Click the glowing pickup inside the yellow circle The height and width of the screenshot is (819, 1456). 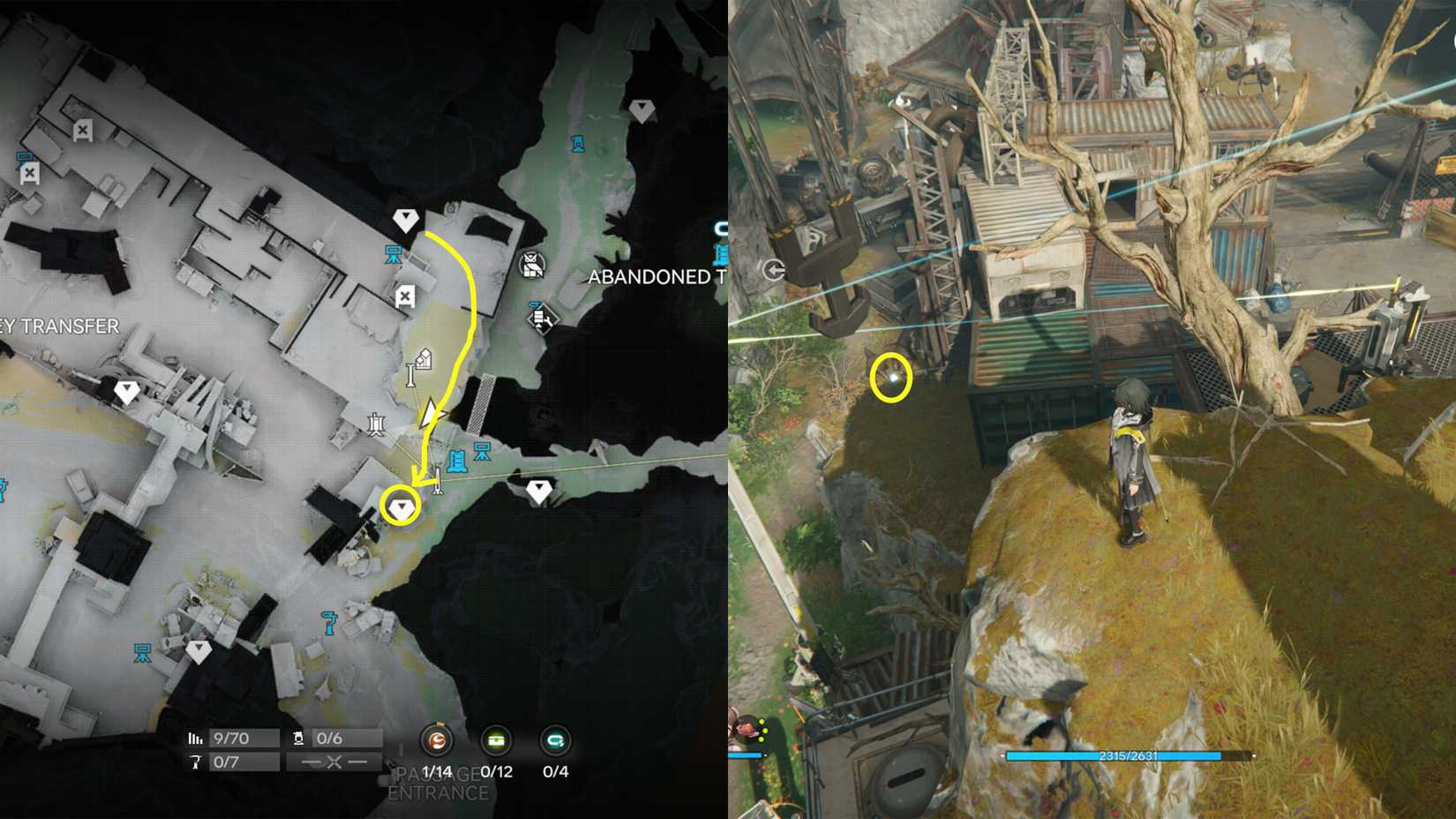893,378
